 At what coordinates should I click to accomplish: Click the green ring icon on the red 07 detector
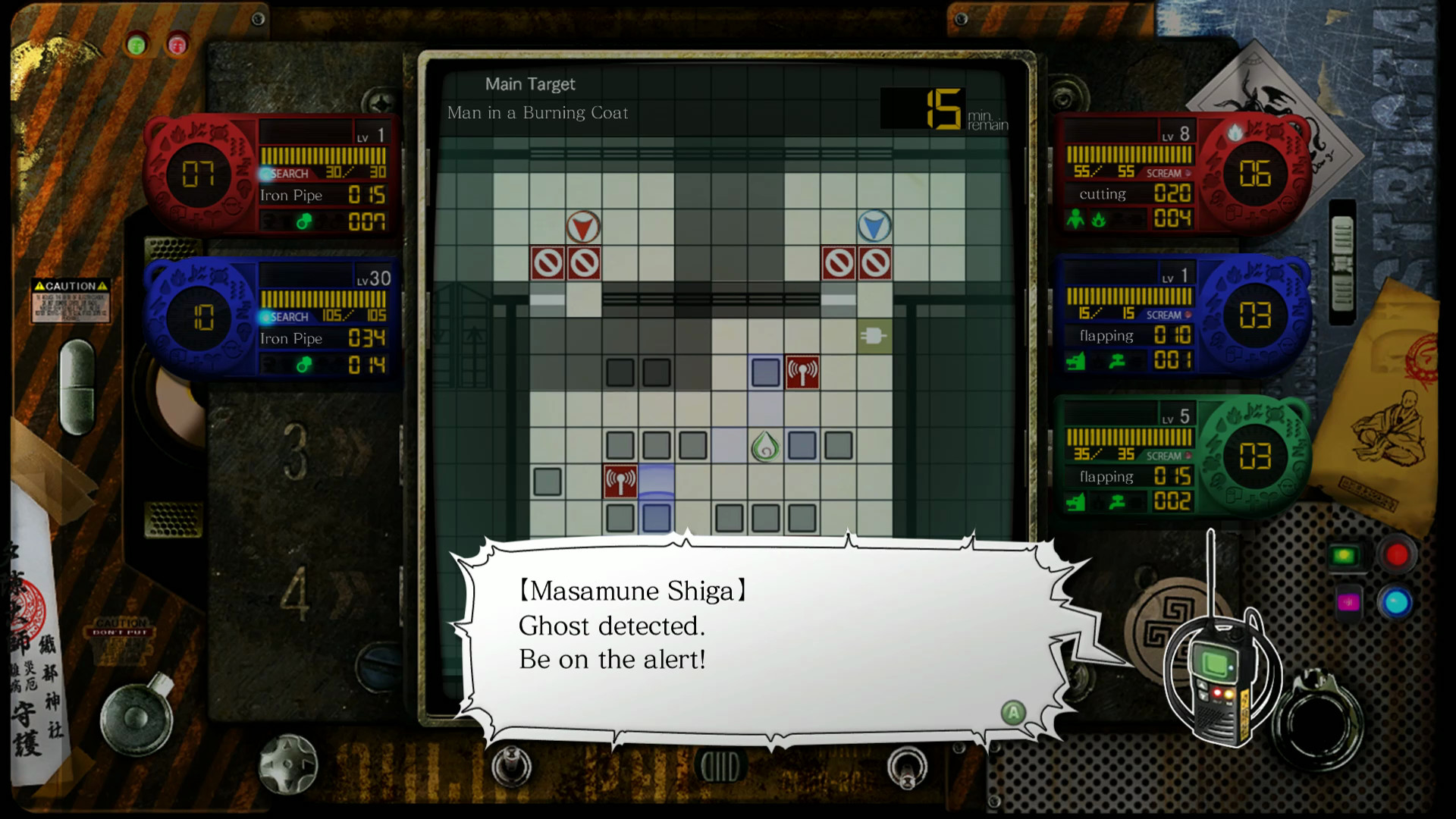pos(305,221)
